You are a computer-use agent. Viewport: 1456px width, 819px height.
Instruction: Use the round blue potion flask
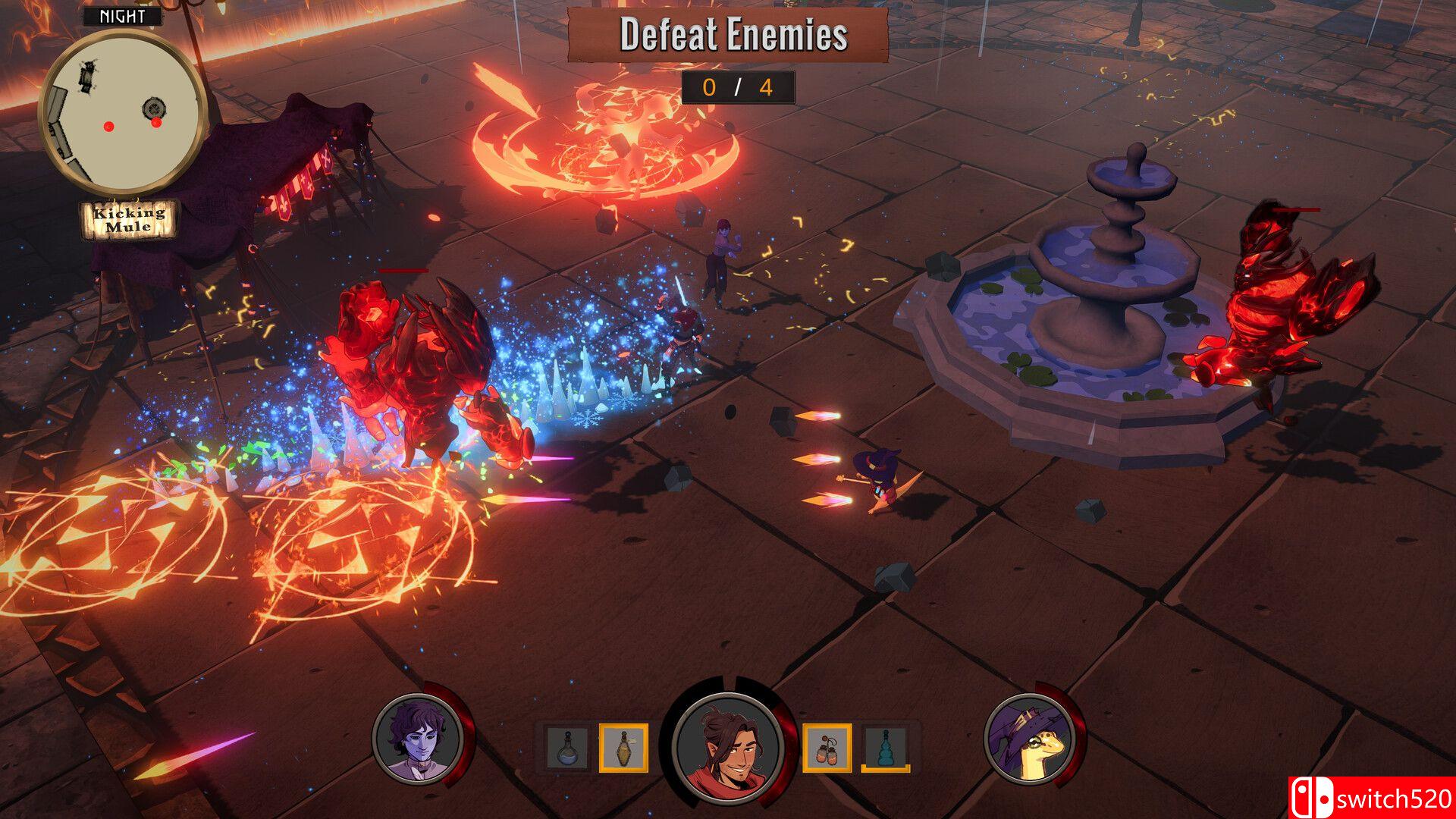[567, 748]
